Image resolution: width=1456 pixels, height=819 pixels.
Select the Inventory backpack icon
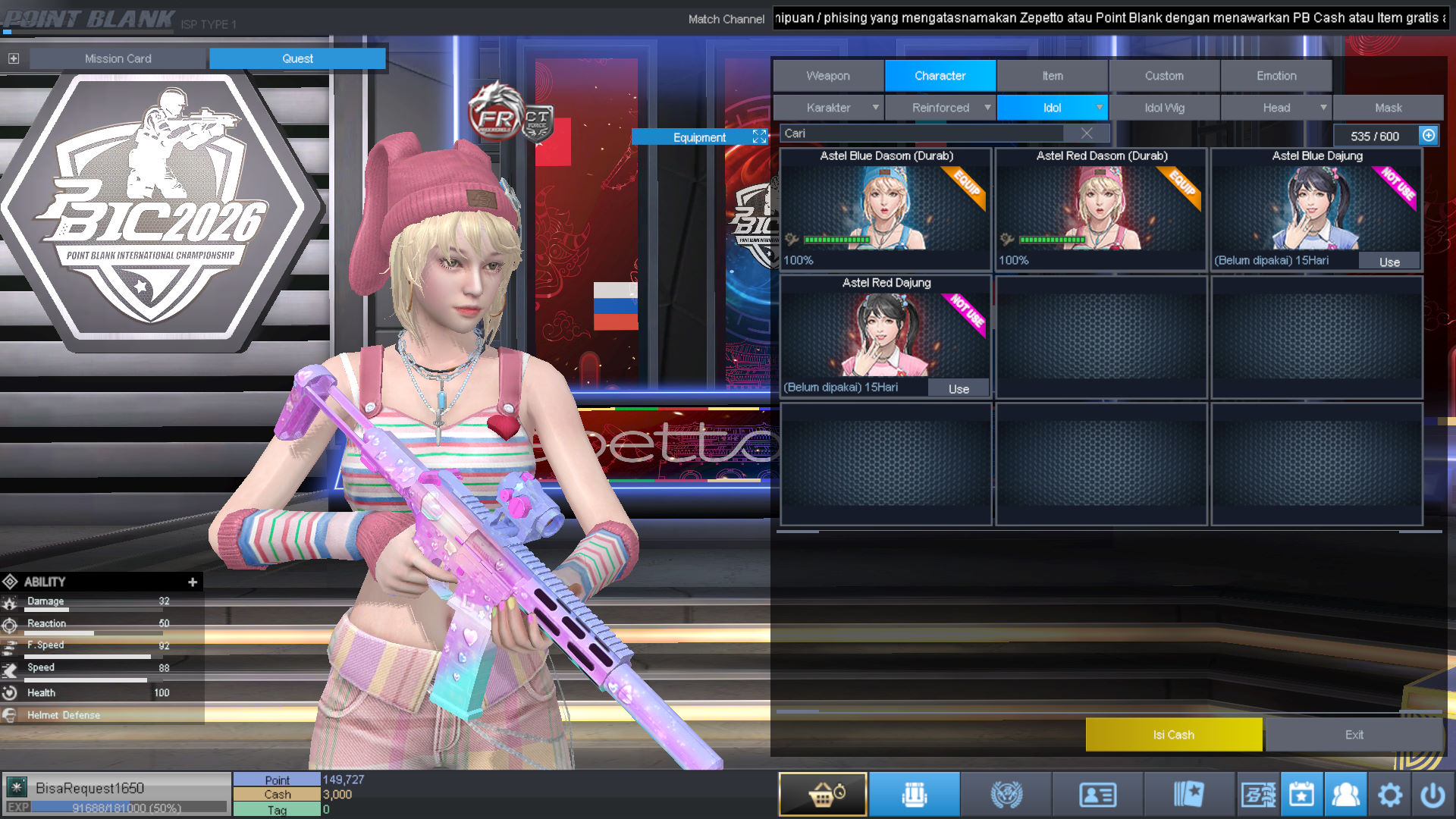pyautogui.click(x=914, y=793)
